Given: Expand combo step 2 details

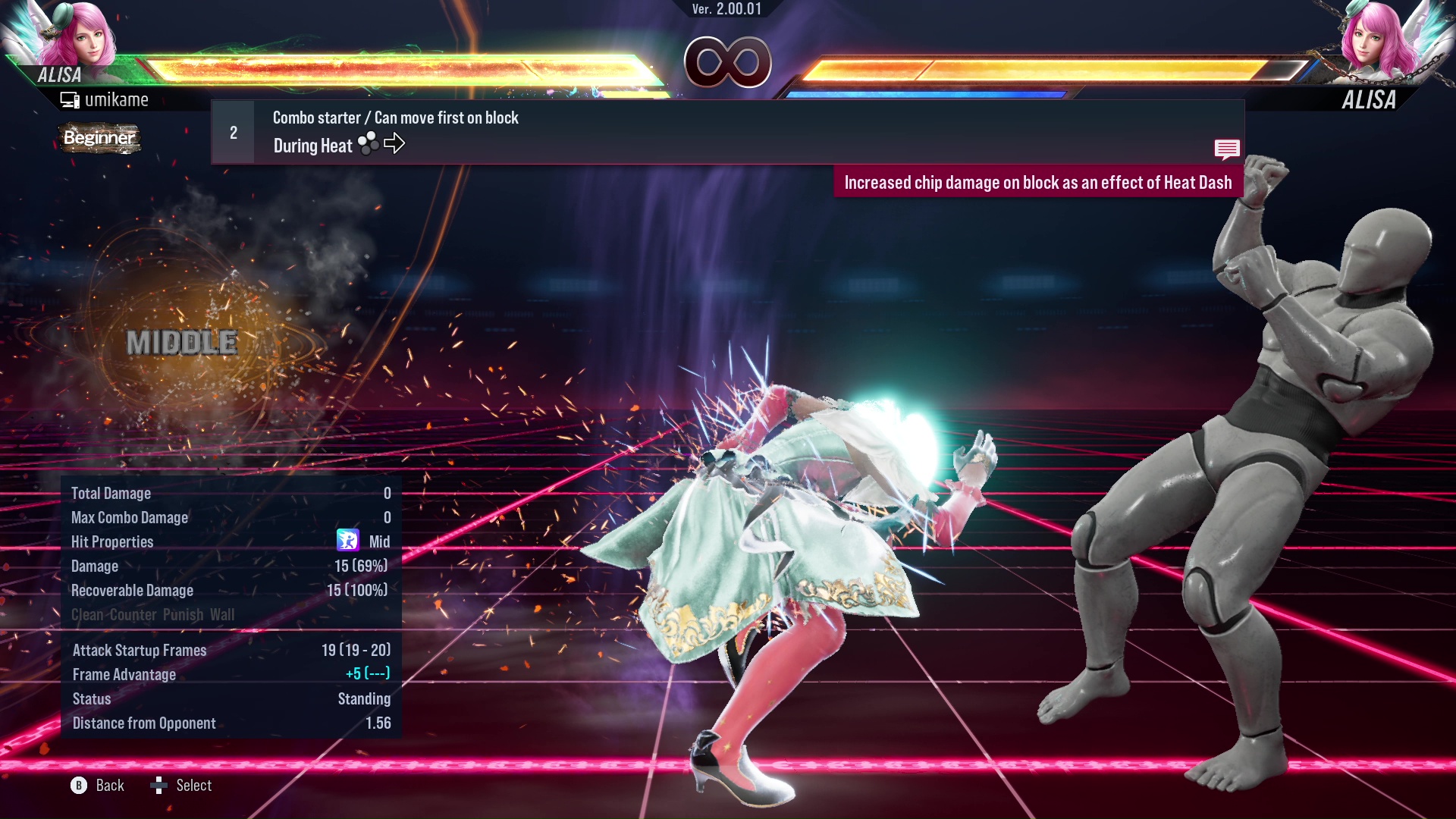Looking at the screenshot, I should click(233, 132).
